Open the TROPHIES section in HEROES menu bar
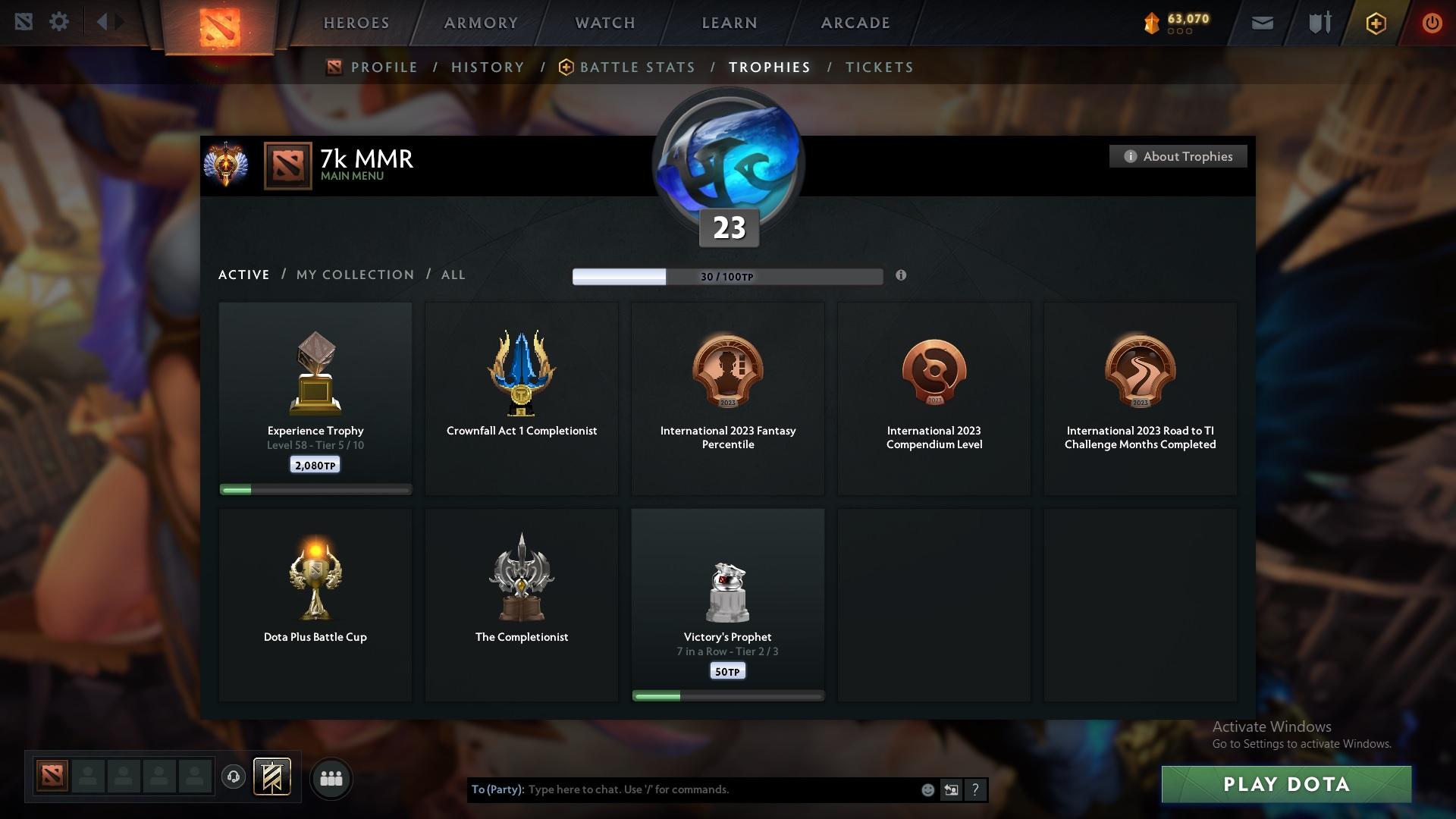 pos(769,67)
